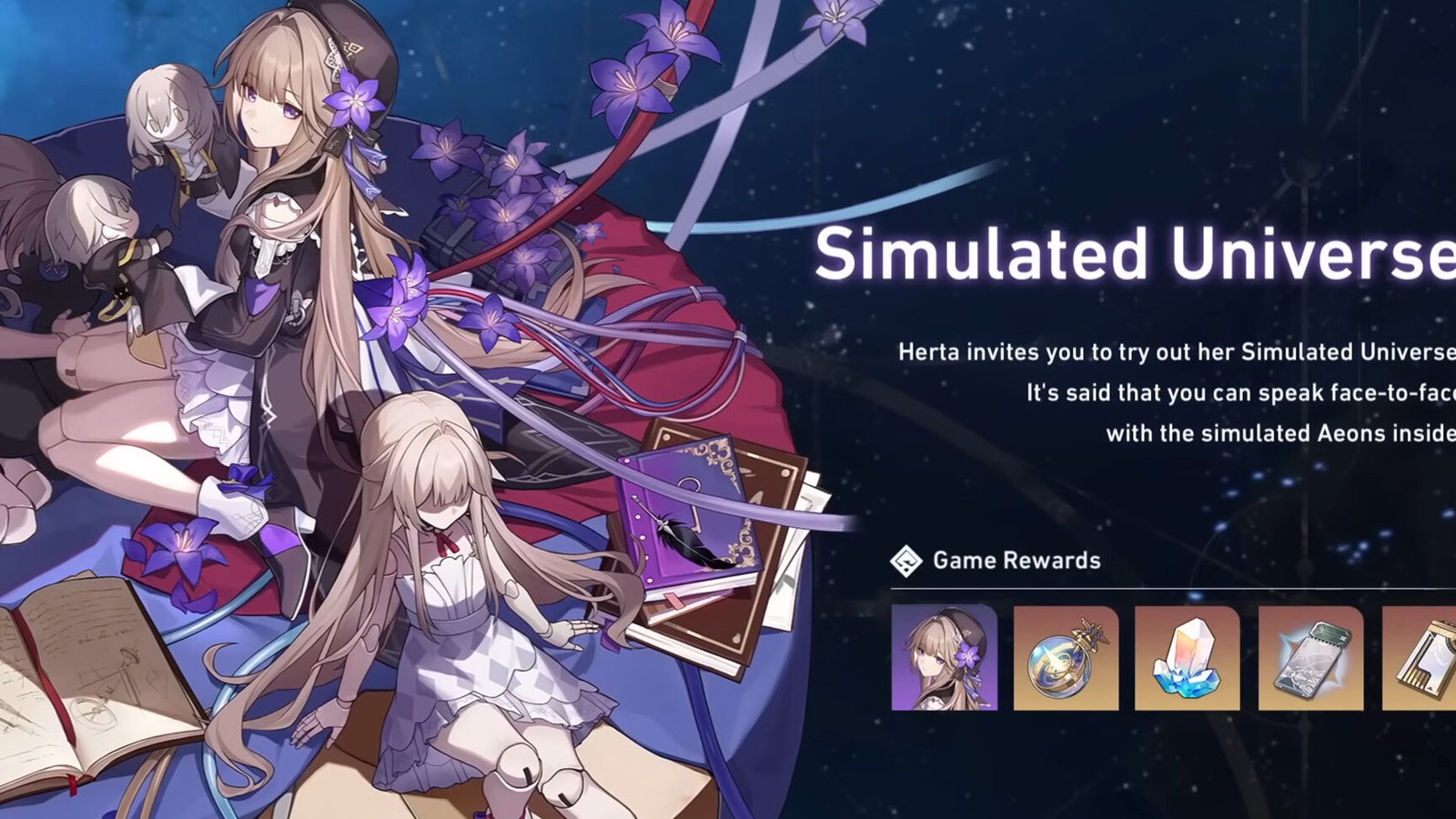
Task: Select the Herta character reward portrait
Action: (944, 657)
